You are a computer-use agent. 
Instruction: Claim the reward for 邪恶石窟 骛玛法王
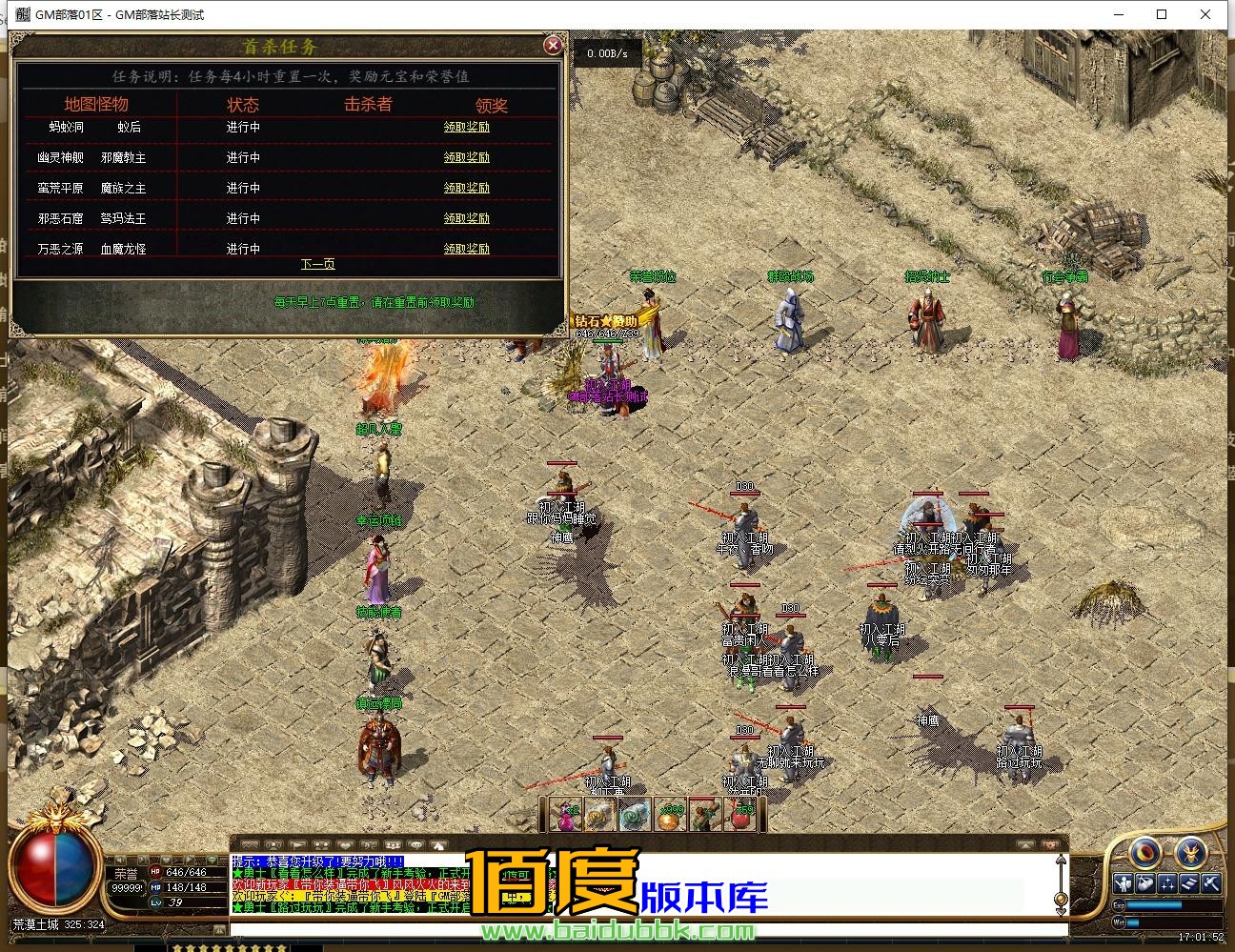[x=466, y=218]
